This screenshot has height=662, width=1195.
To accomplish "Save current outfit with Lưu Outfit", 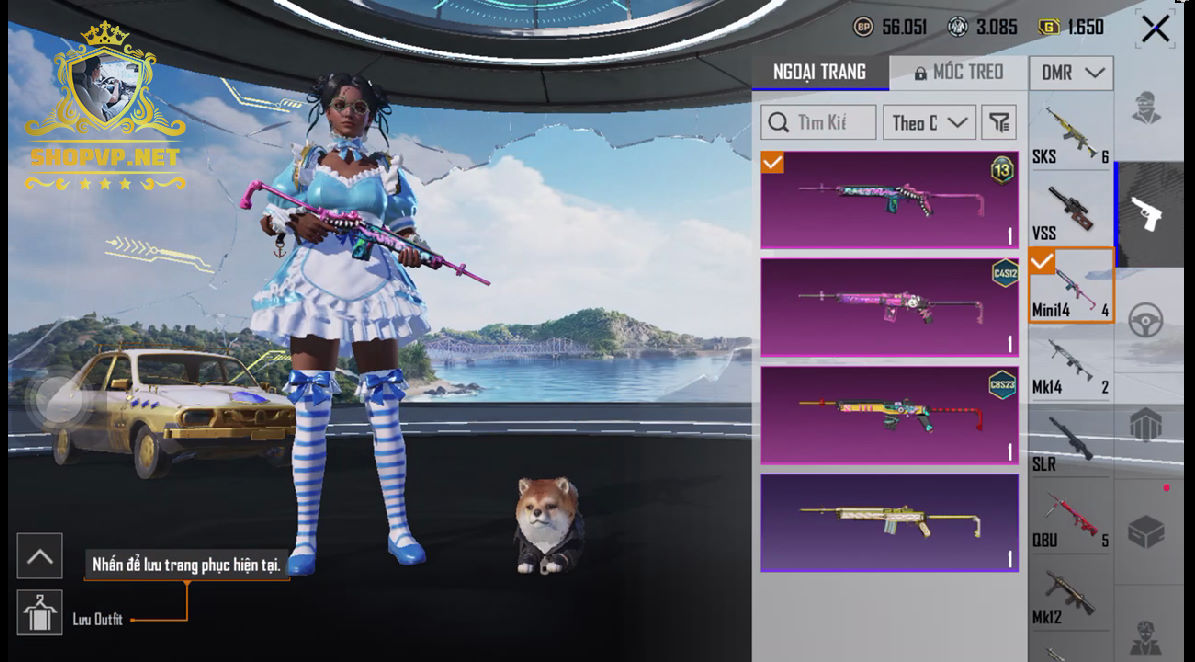I will coord(40,613).
